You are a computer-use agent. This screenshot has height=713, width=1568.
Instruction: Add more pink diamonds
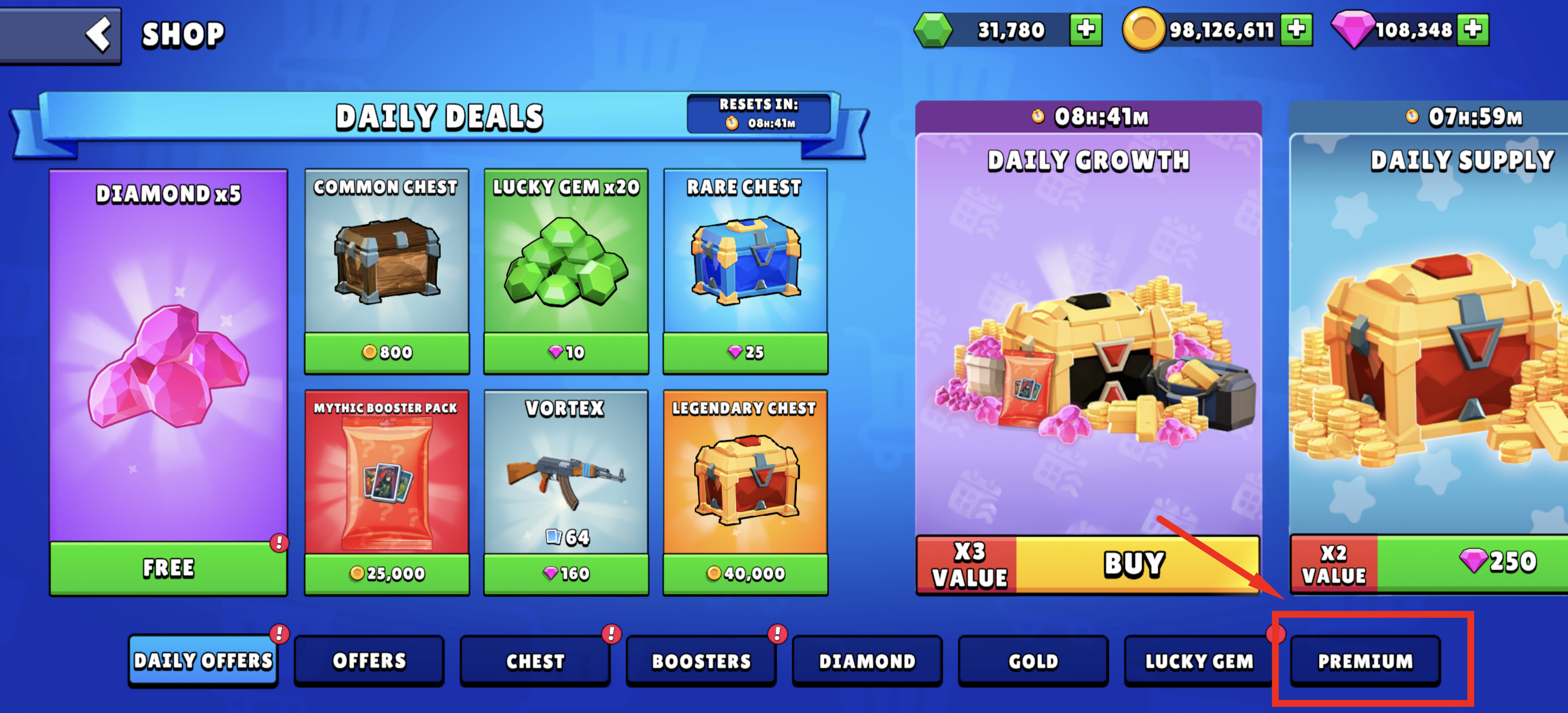[x=1473, y=29]
